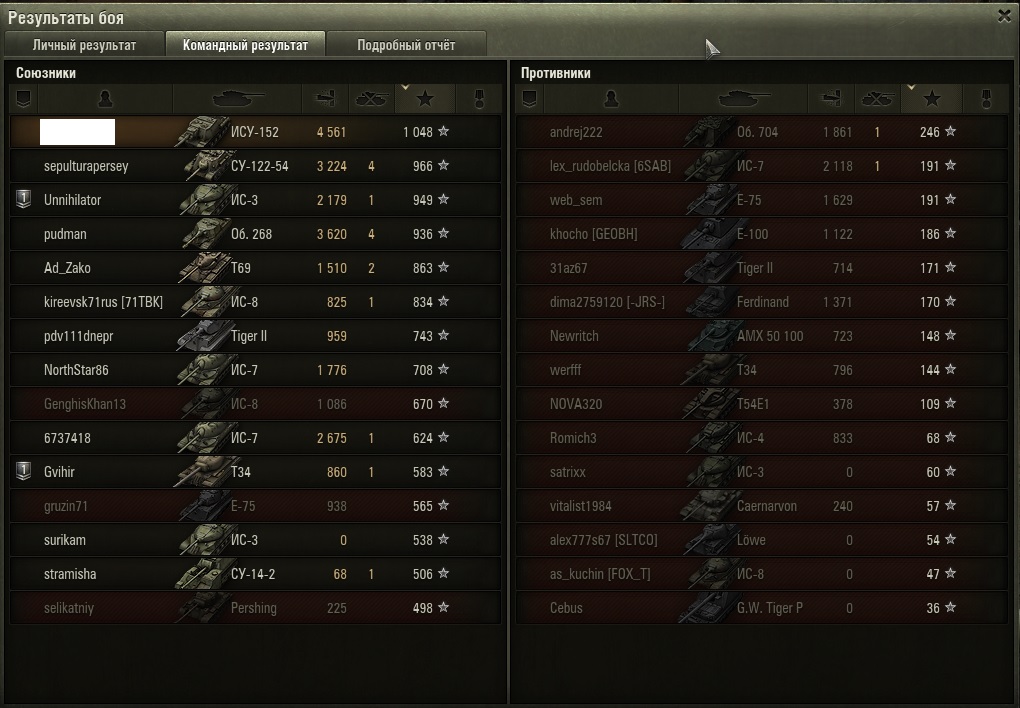Switch to the Личный результат tab
Viewport: 1020px width, 708px height.
[x=84, y=45]
